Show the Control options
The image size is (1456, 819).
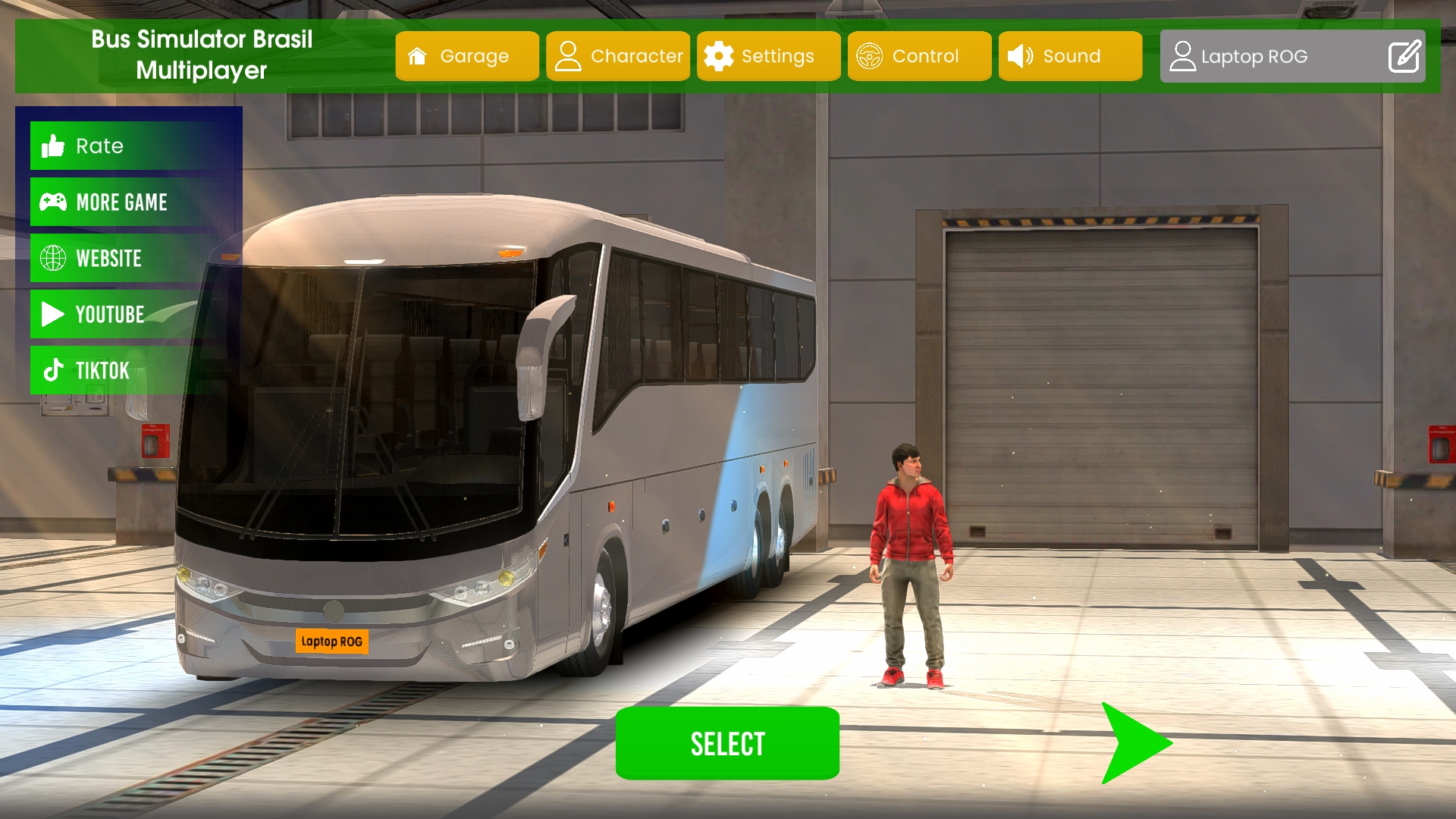click(919, 56)
